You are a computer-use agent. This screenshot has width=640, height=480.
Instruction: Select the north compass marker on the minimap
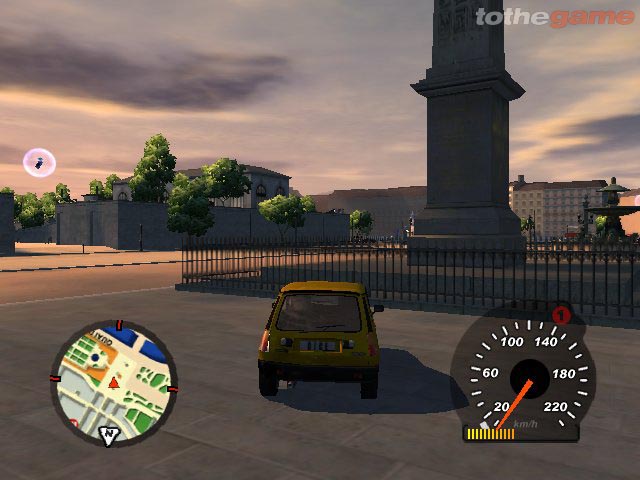(107, 435)
